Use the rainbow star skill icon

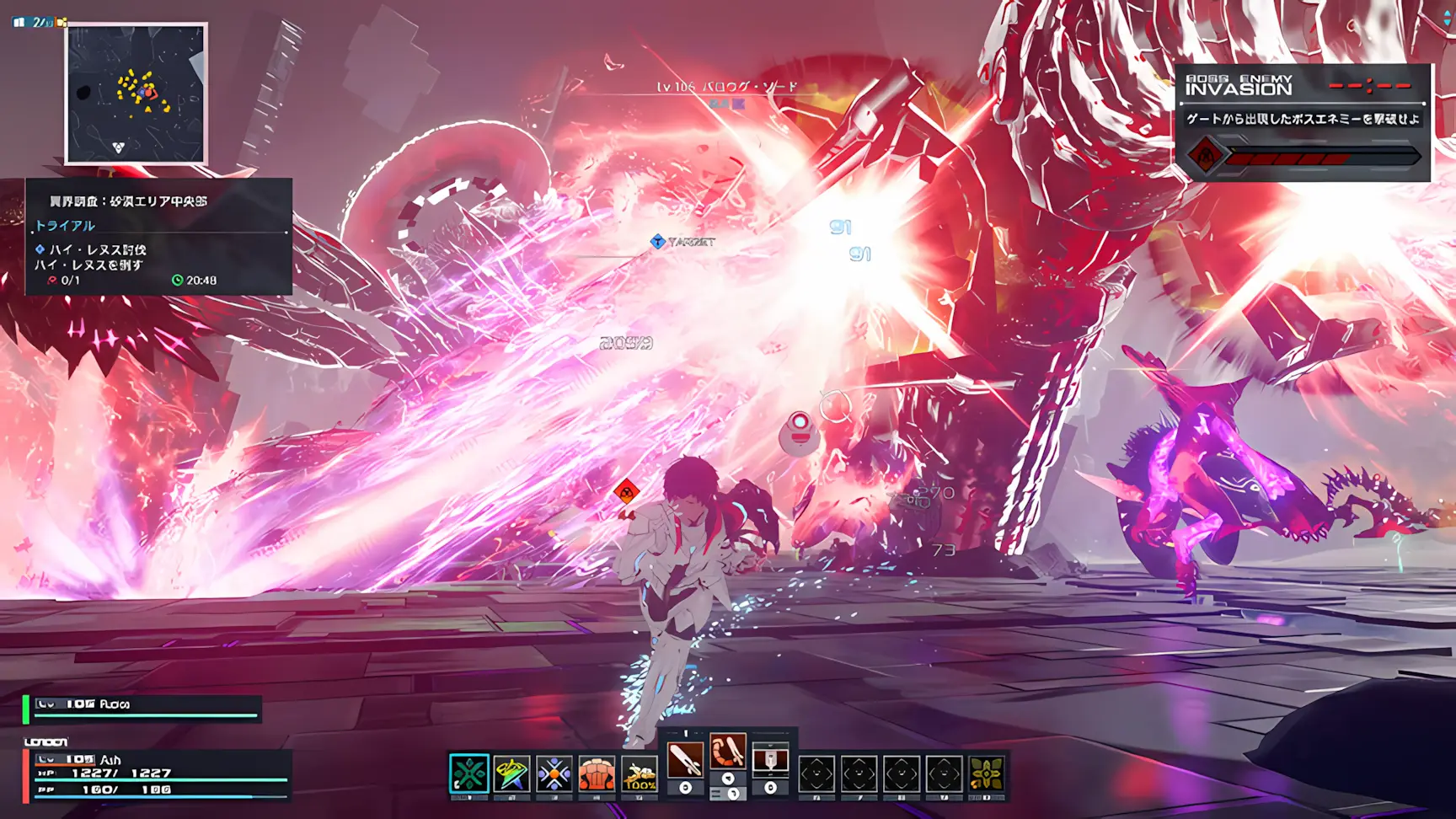511,773
